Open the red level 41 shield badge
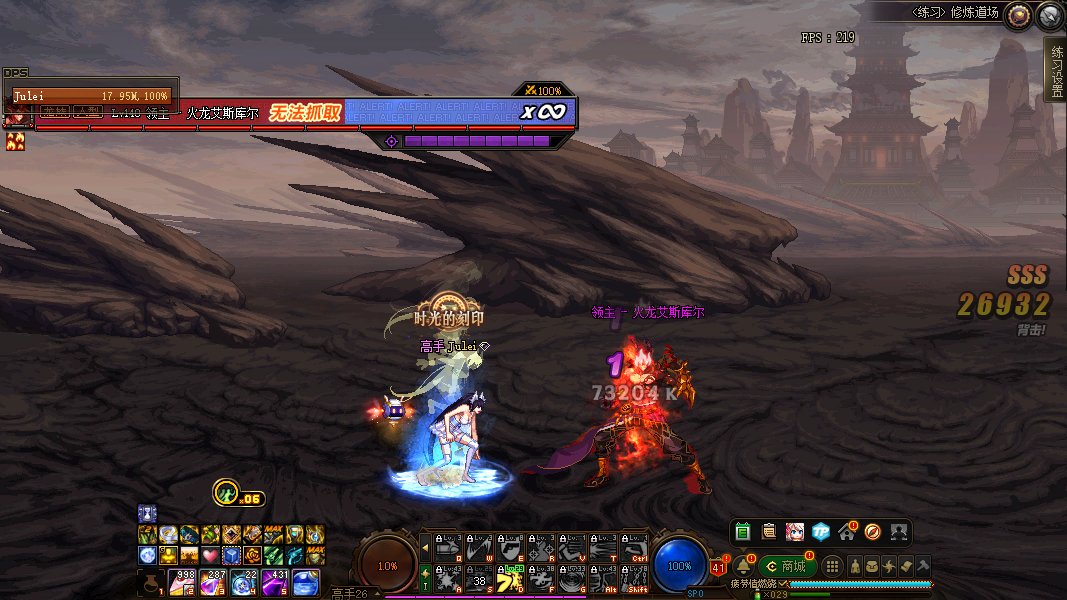The height and width of the screenshot is (600, 1067). pos(718,568)
